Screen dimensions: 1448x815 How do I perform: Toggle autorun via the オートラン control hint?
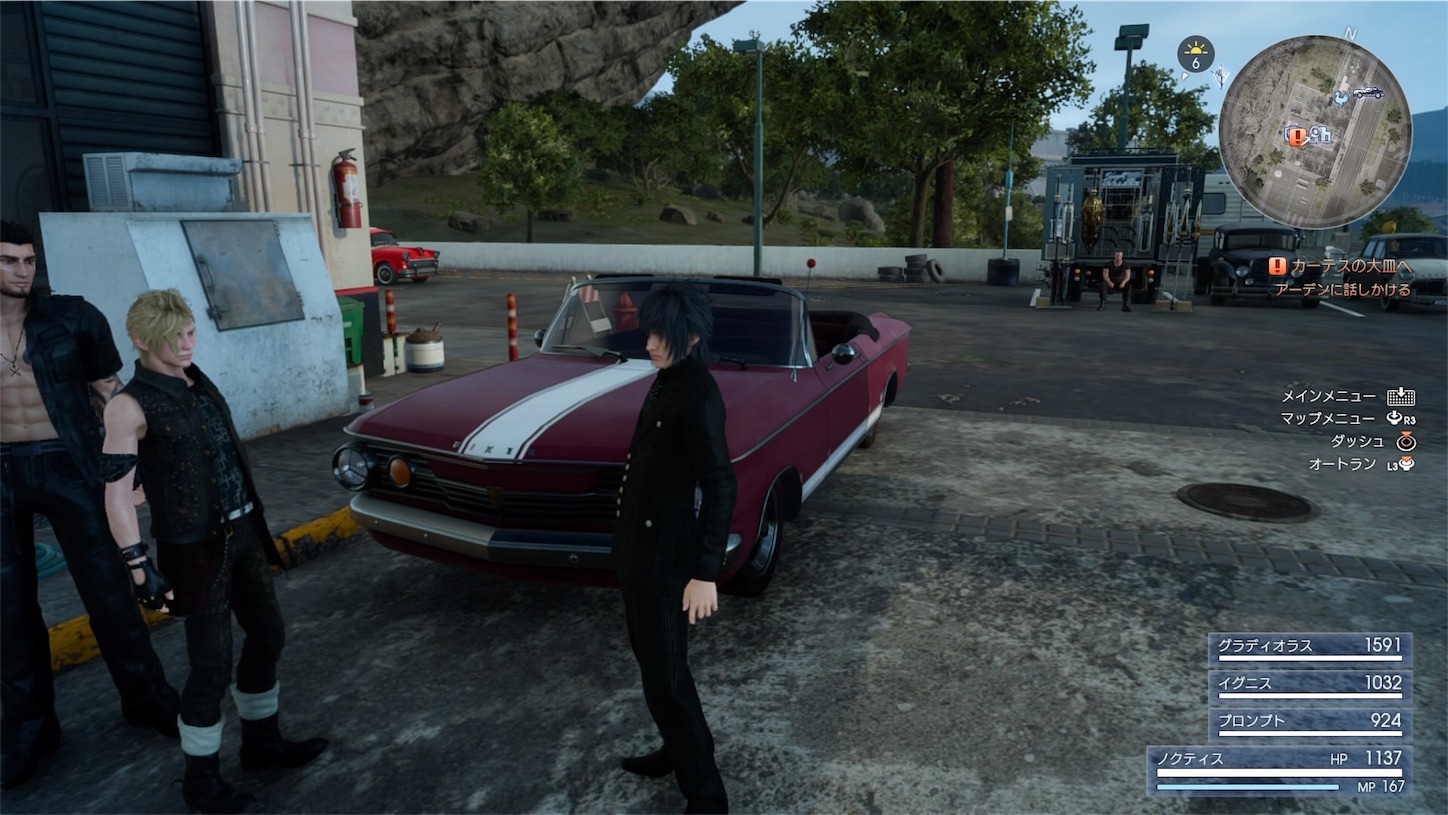(x=1345, y=463)
